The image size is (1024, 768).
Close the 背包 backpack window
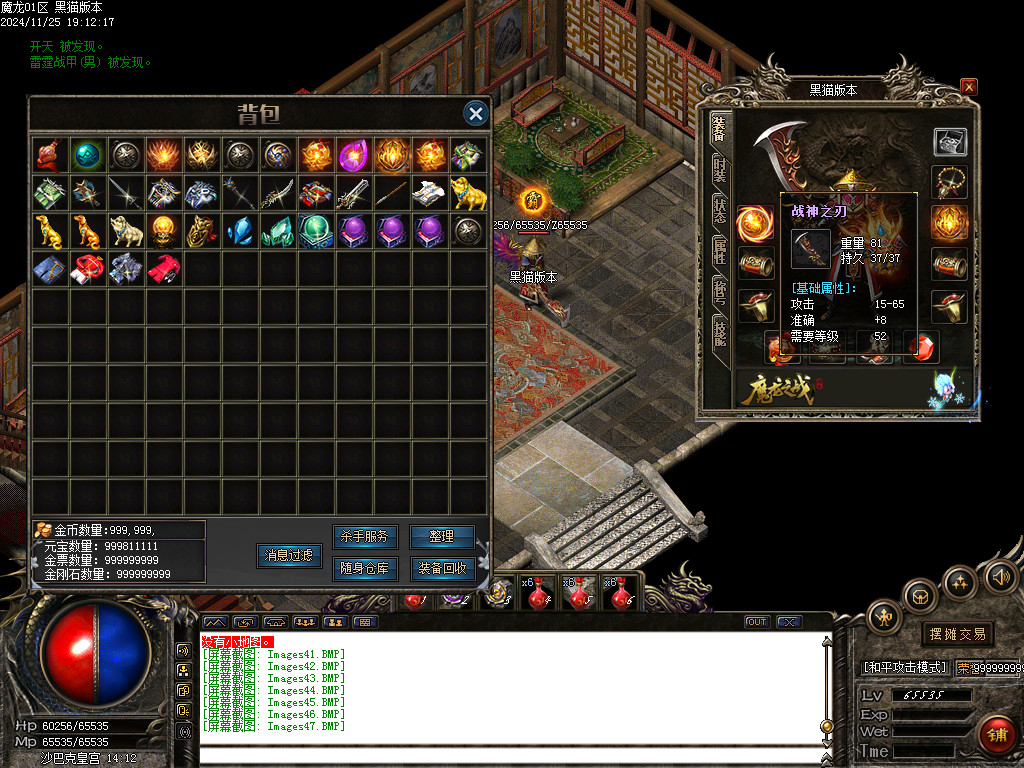476,114
